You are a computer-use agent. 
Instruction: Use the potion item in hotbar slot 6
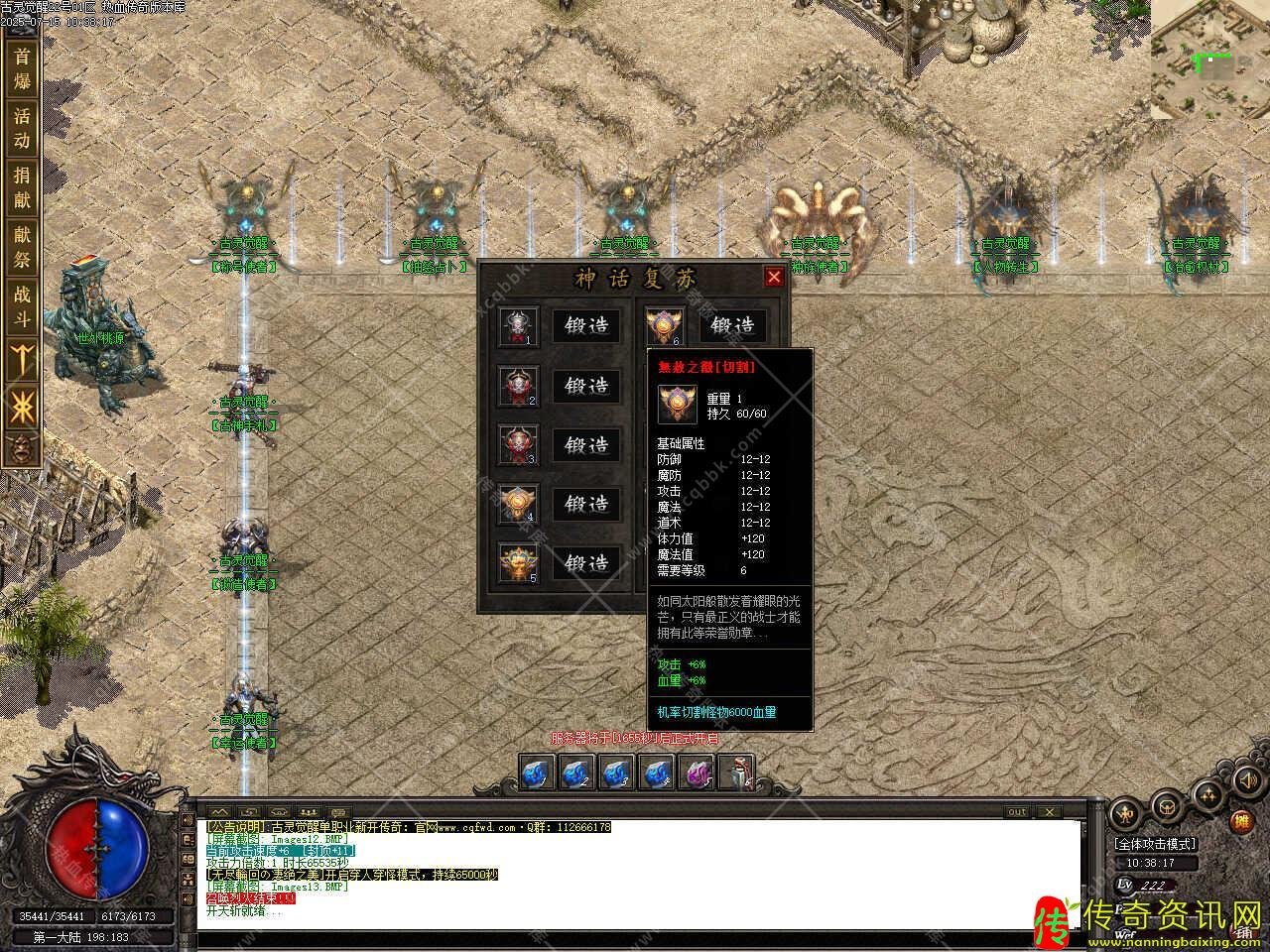[736, 772]
